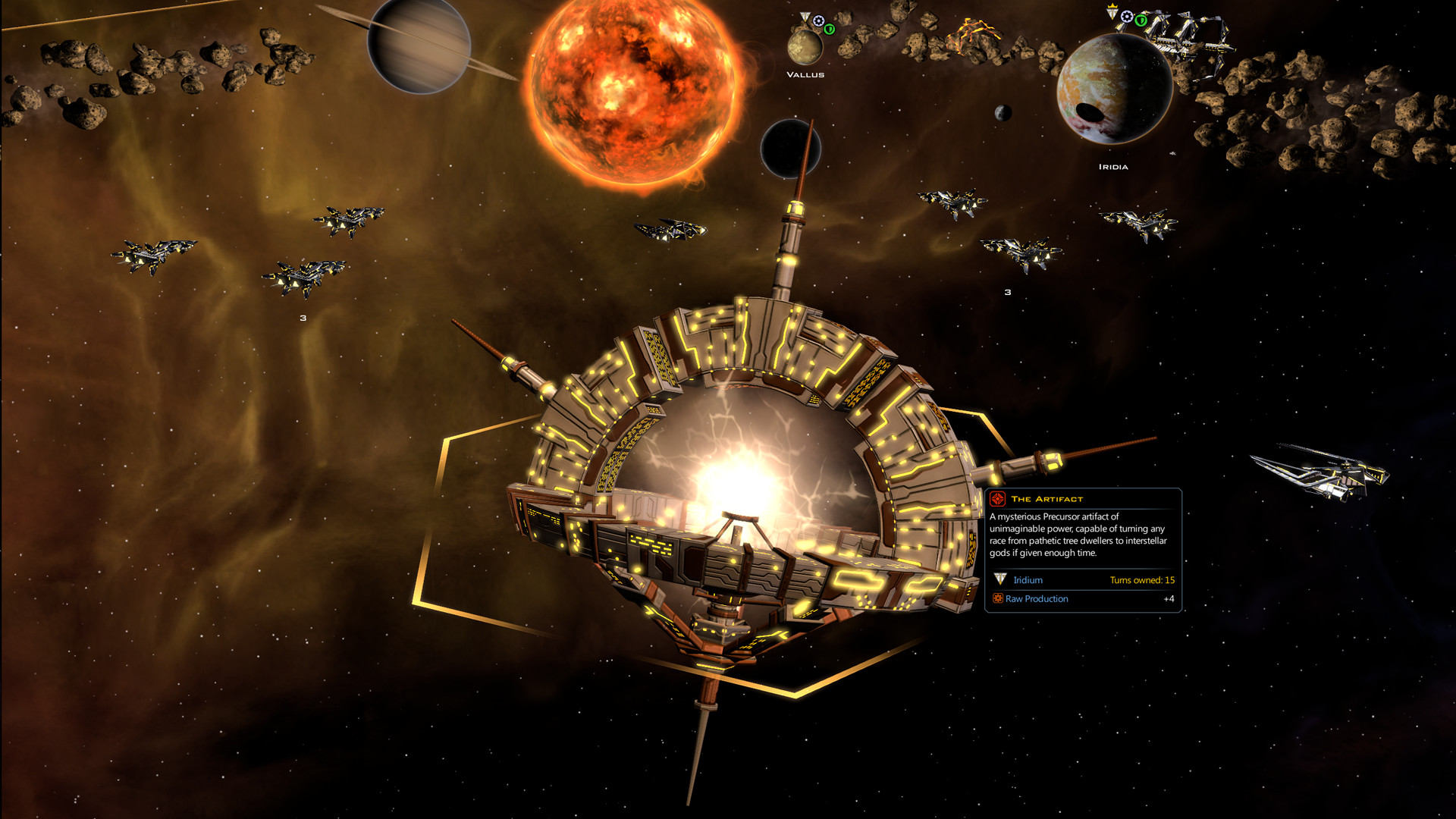Image resolution: width=1456 pixels, height=819 pixels.
Task: Select the green influence icon near Iridia
Action: coord(1141,21)
